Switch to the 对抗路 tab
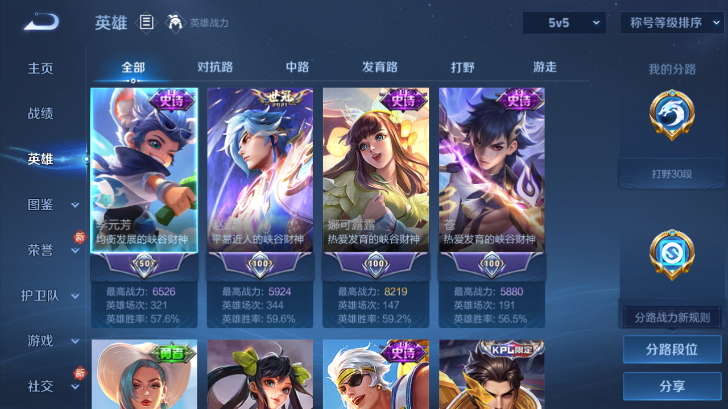The height and width of the screenshot is (409, 728). (215, 67)
